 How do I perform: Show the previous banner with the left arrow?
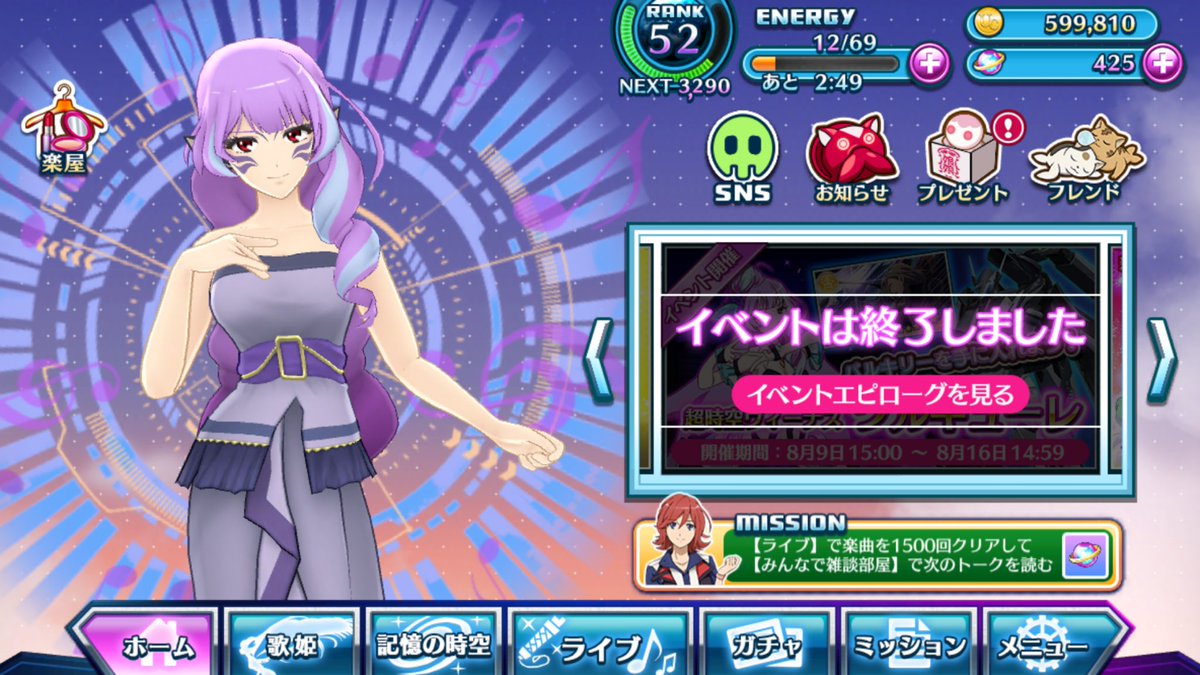tap(598, 360)
